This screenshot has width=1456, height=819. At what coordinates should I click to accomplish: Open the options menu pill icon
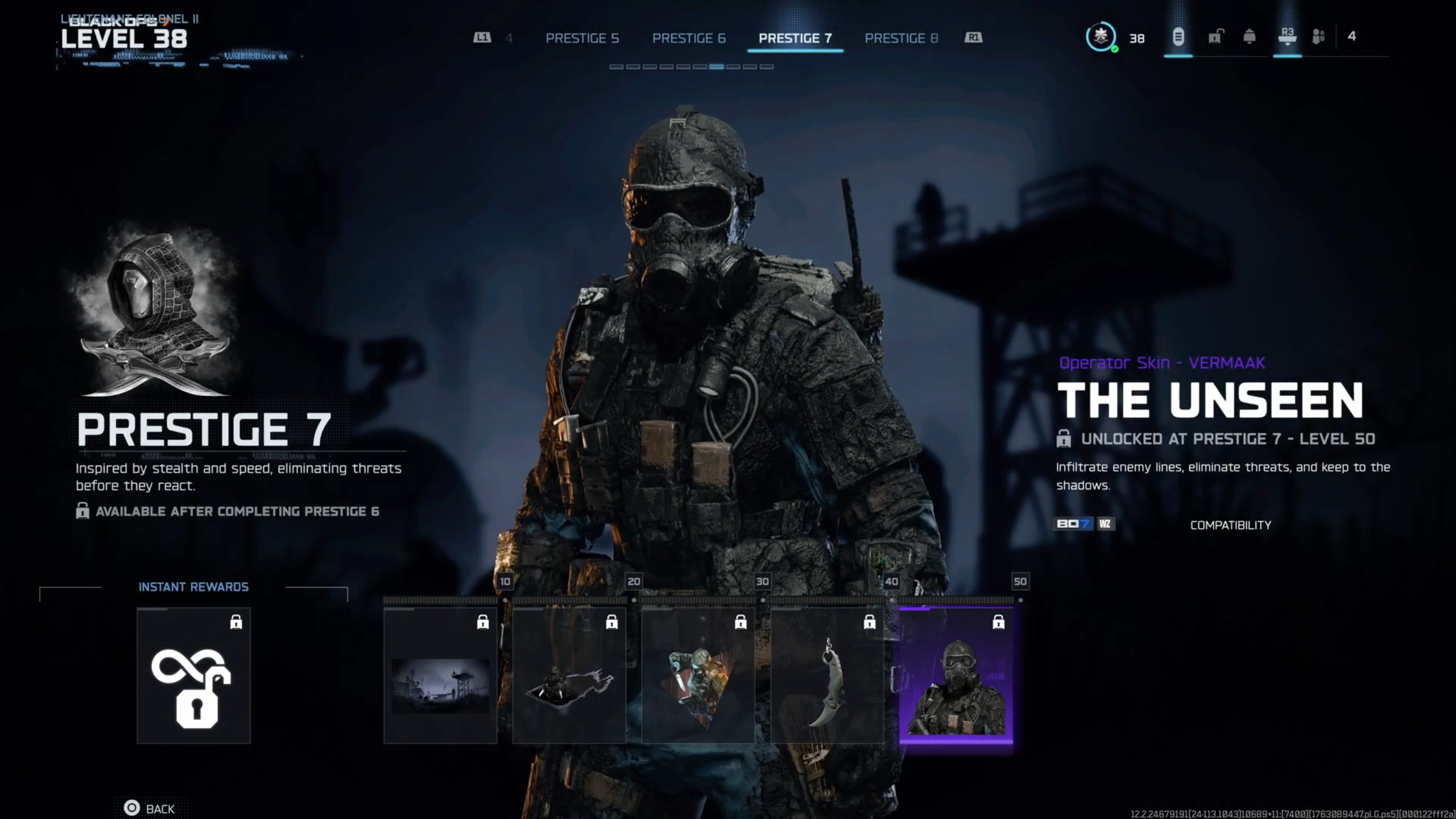click(x=1178, y=38)
